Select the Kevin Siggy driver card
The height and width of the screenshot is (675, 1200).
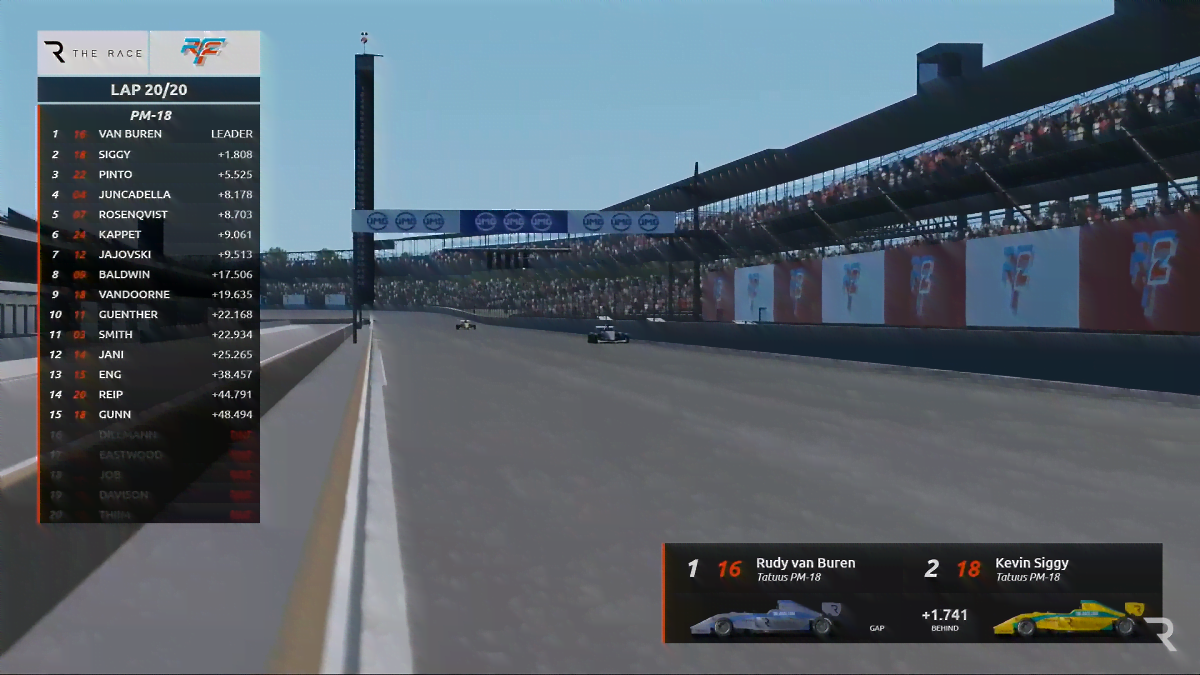(1040, 592)
